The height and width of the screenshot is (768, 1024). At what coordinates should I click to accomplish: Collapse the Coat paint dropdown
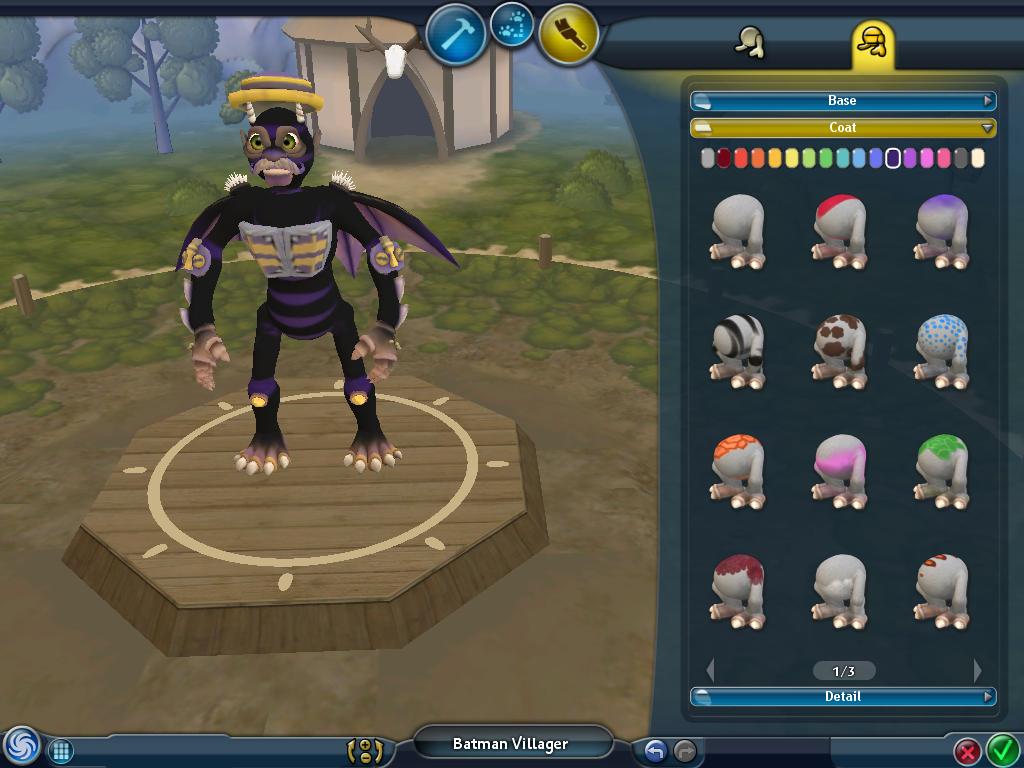pyautogui.click(x=842, y=128)
